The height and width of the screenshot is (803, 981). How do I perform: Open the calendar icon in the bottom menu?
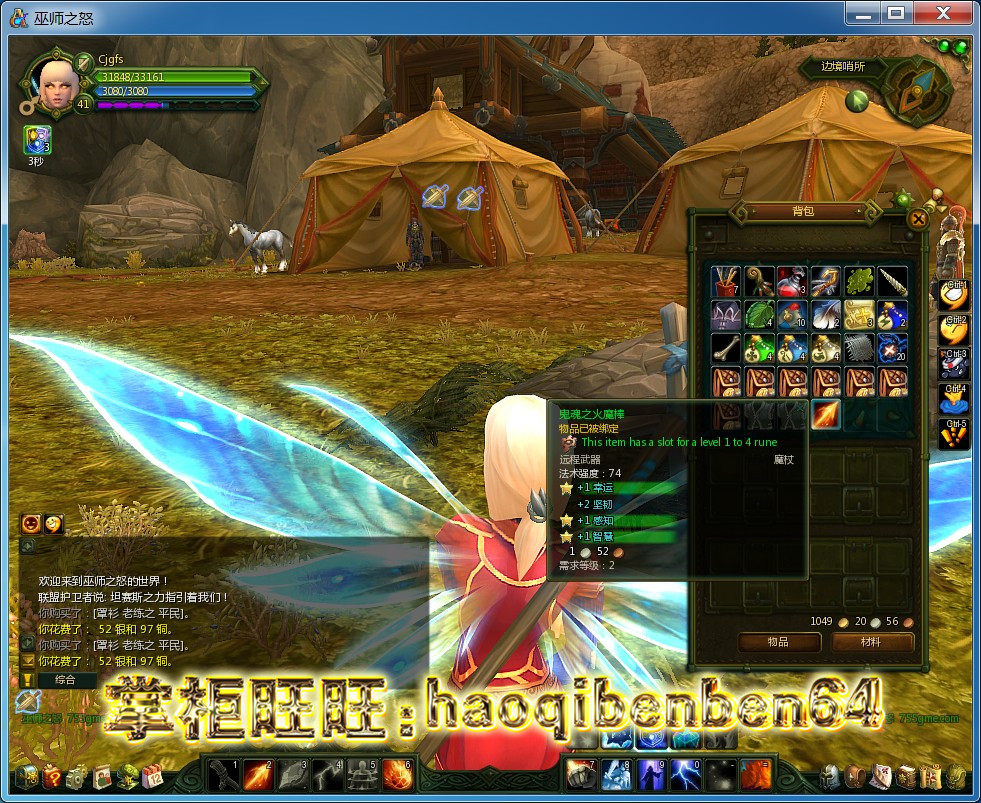click(152, 776)
